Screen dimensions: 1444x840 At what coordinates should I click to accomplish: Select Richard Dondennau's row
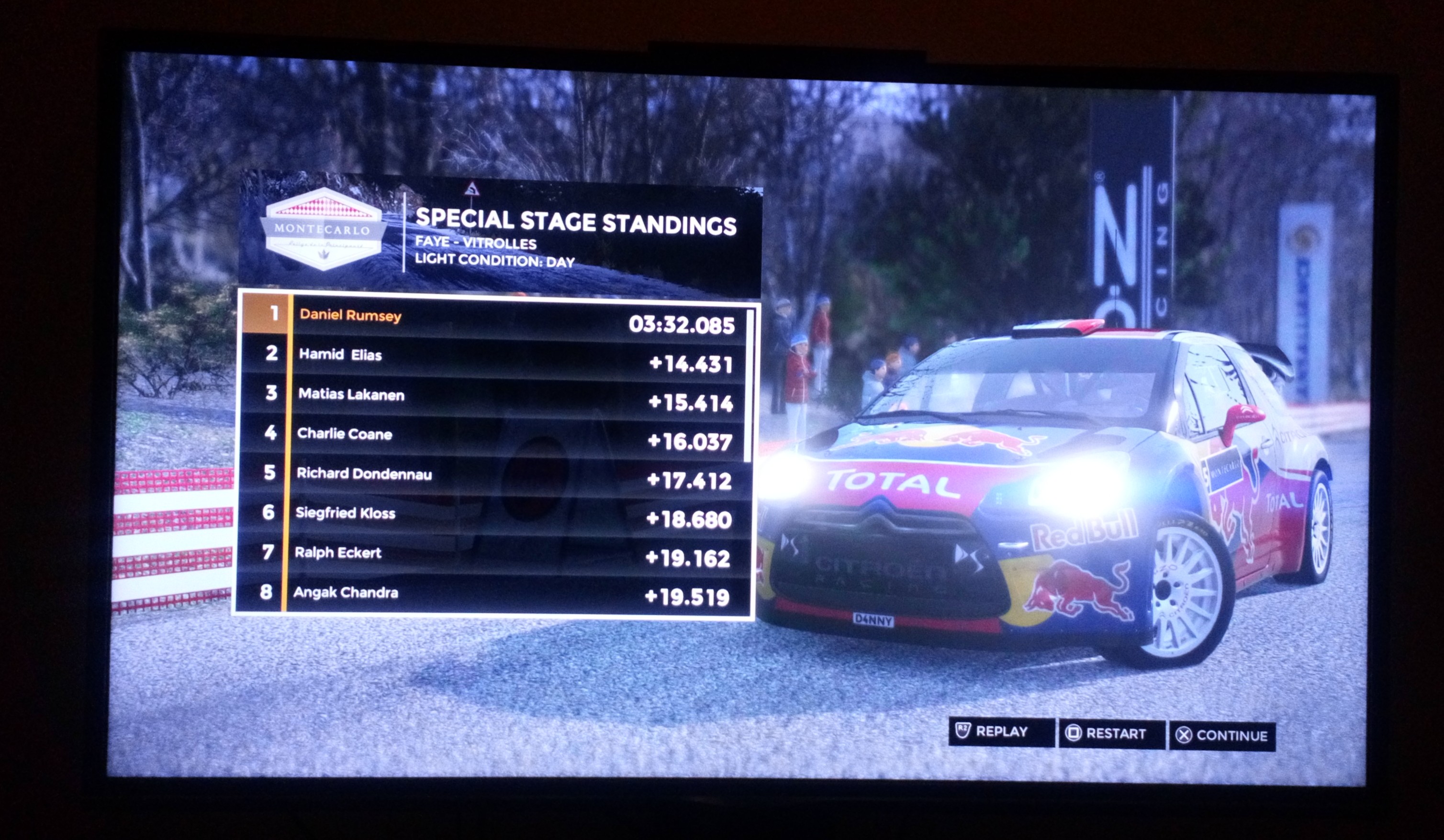point(493,476)
